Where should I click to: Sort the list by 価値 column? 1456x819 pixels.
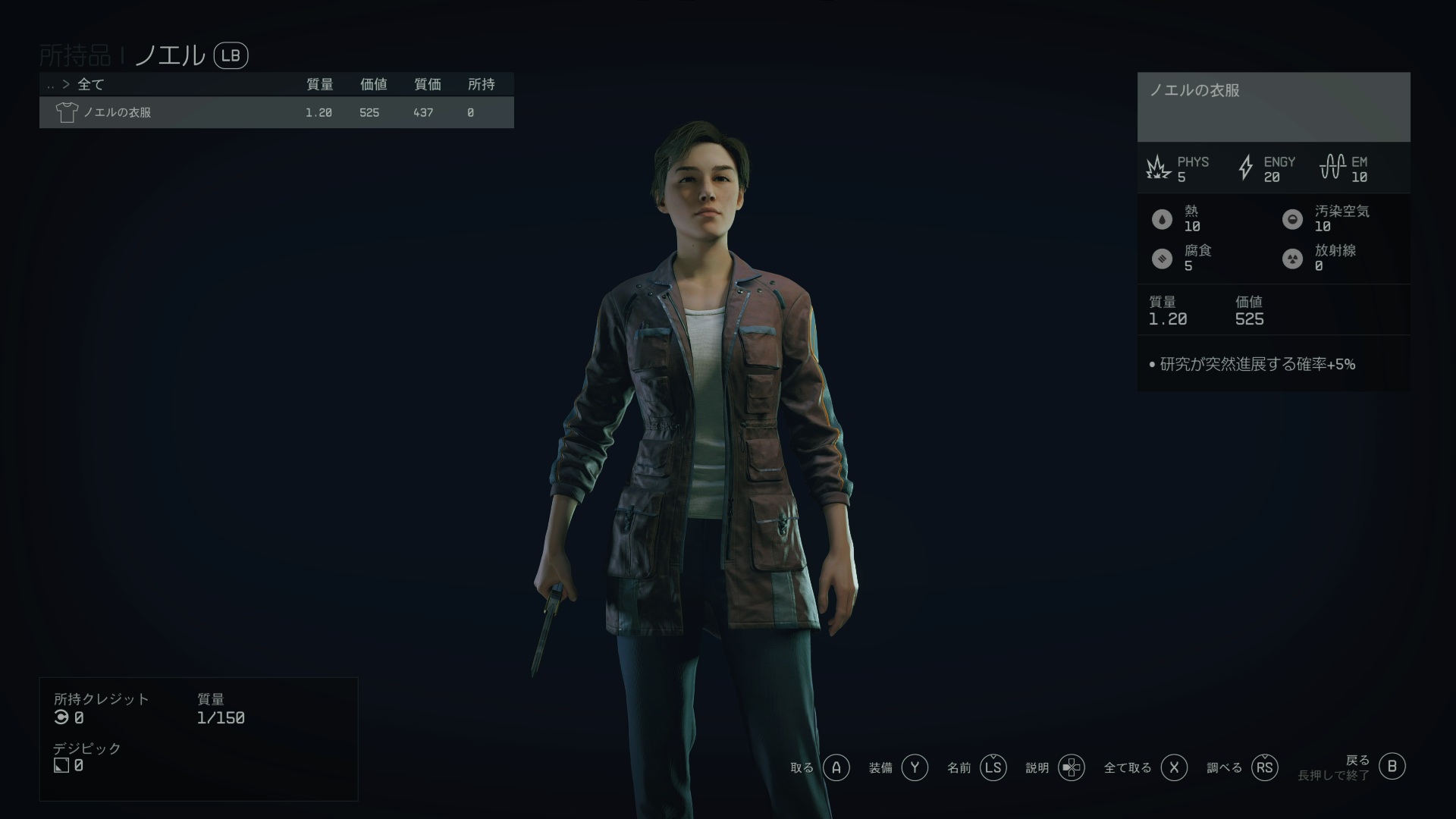(373, 84)
